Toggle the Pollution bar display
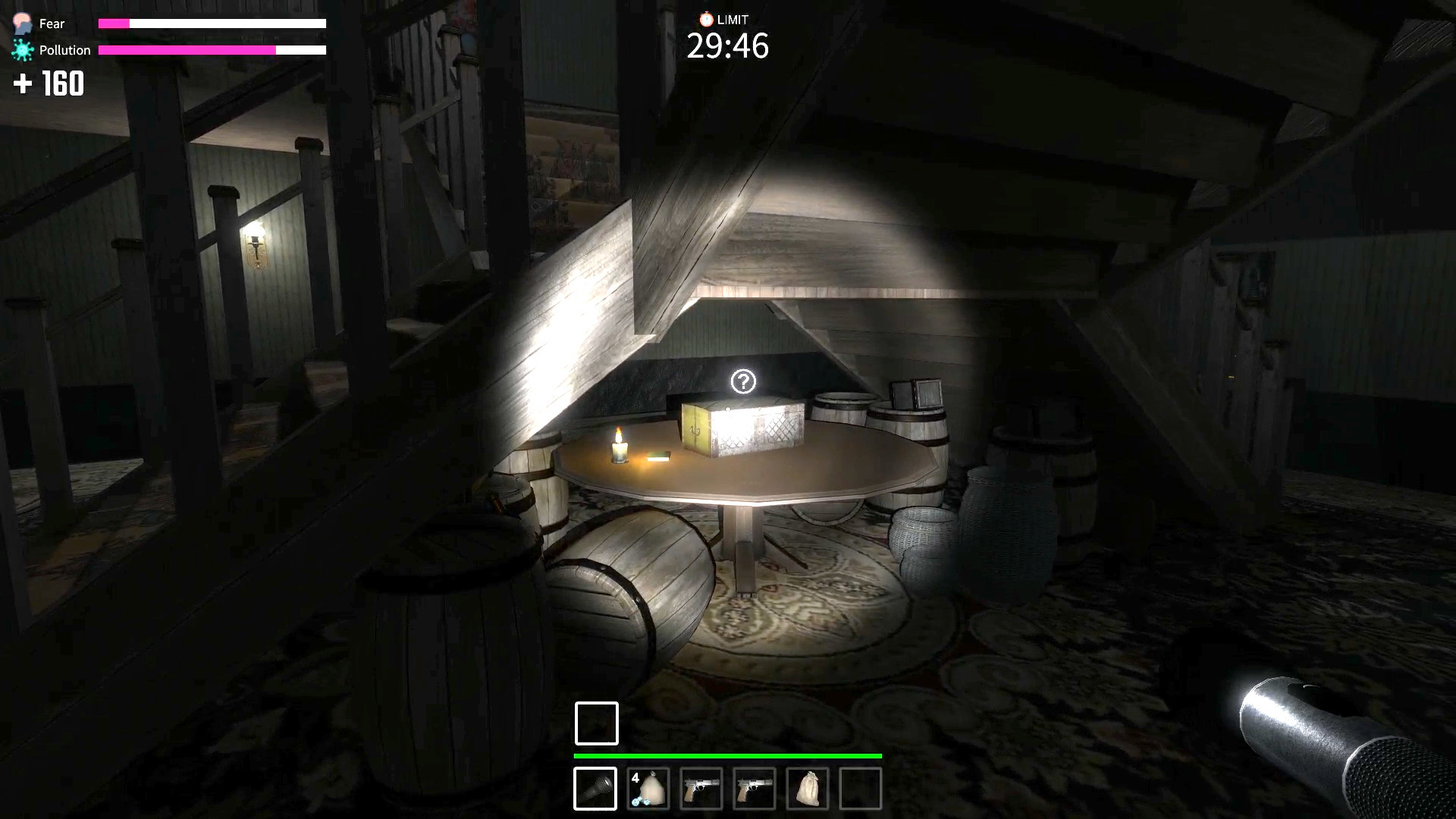This screenshot has width=1456, height=819. tap(213, 49)
